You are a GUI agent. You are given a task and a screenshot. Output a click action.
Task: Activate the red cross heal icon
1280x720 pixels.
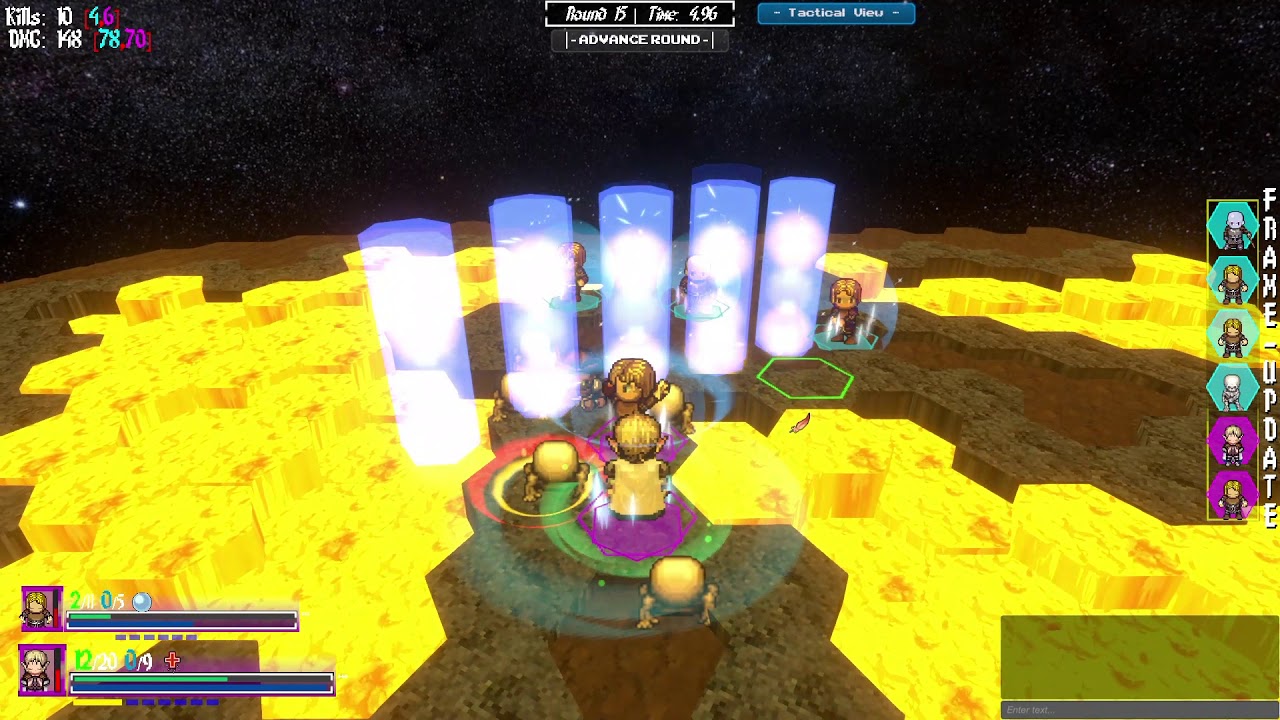pos(172,660)
